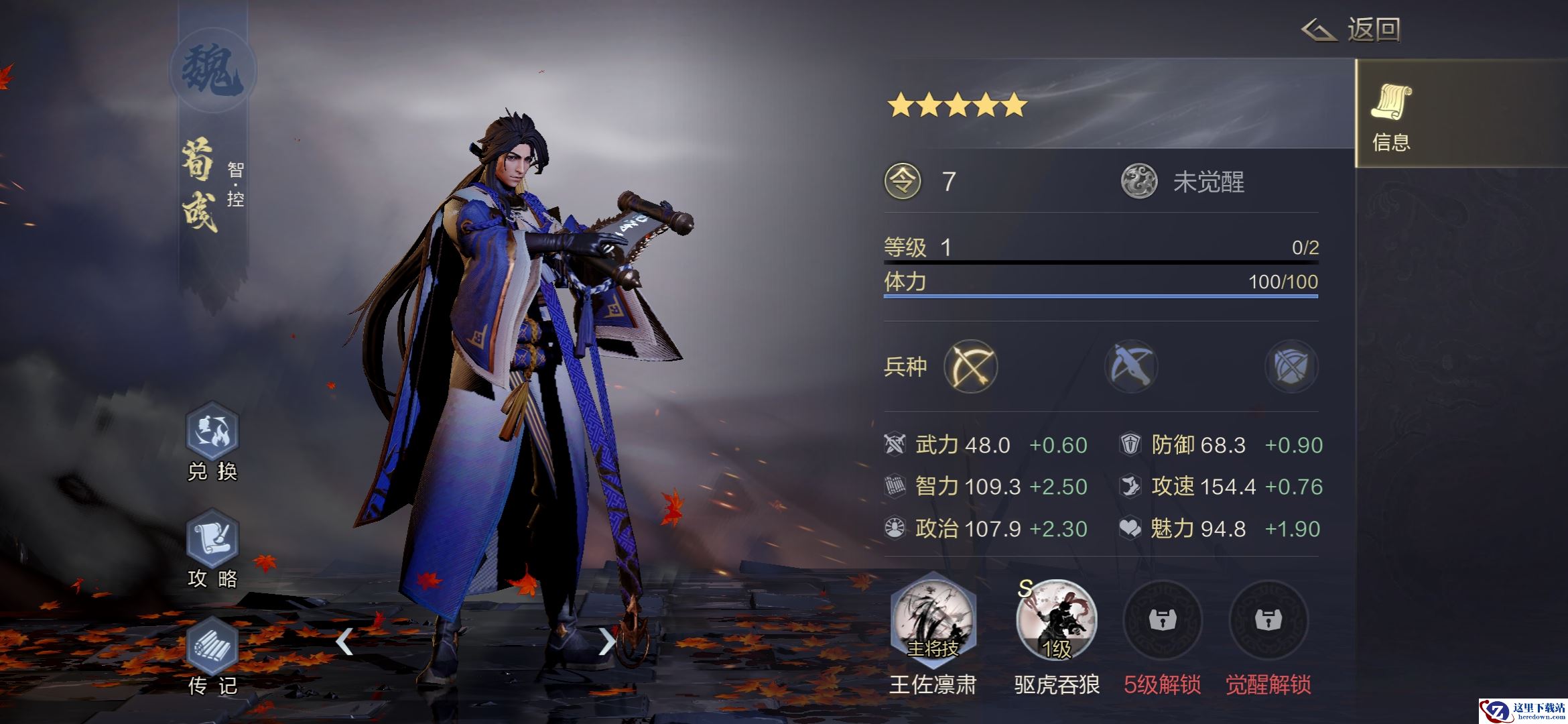Switch to the 信息 tab

coord(1391,114)
